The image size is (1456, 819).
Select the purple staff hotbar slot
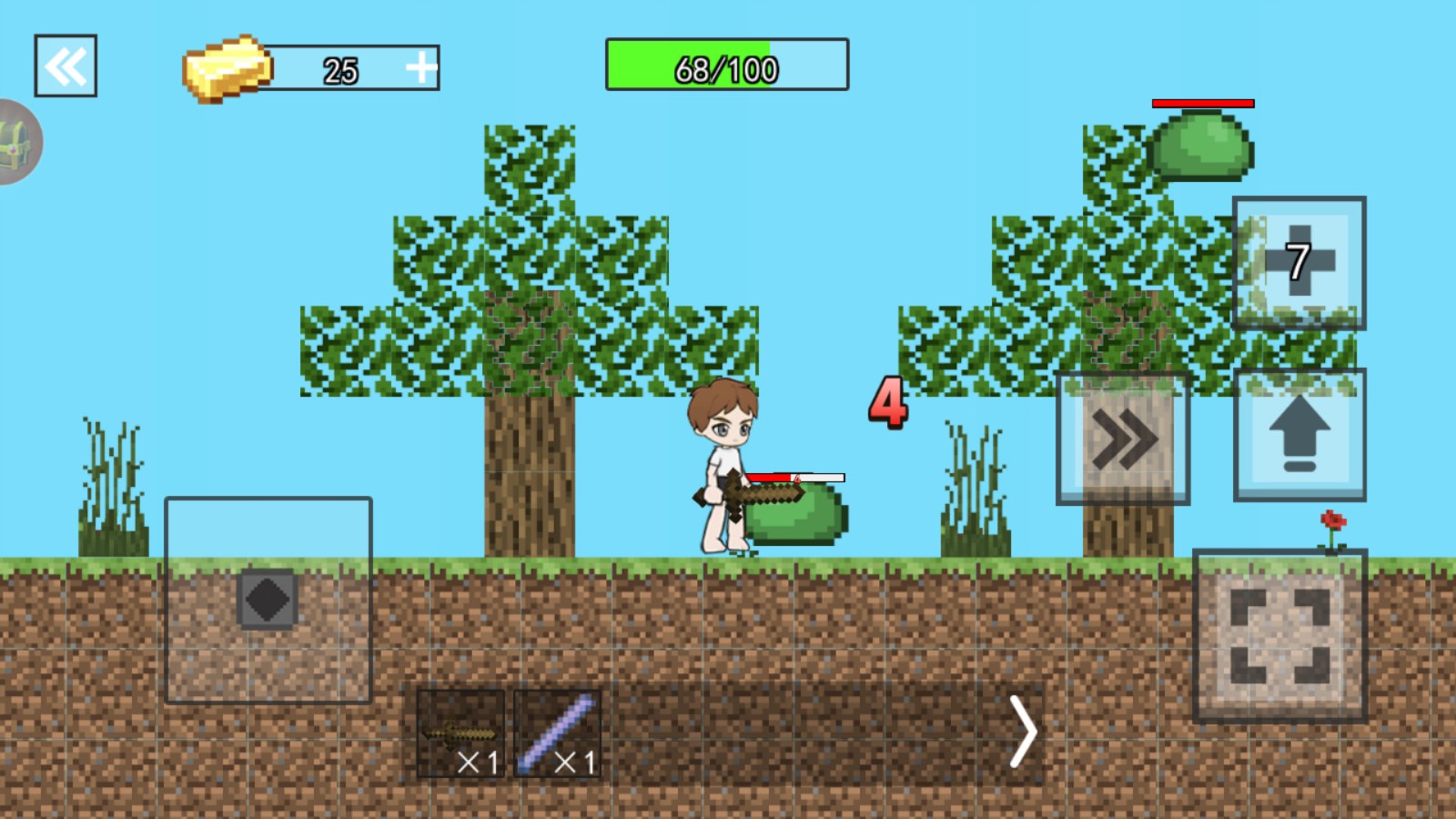558,733
